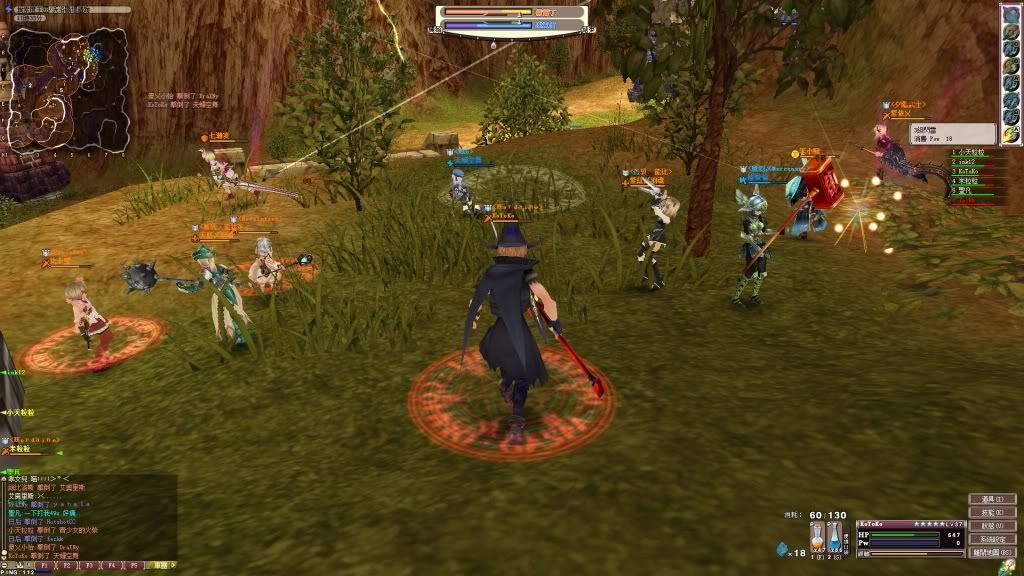Screen dimensions: 1024x576
Task: Use the blue potion in slot 2
Action: point(835,535)
